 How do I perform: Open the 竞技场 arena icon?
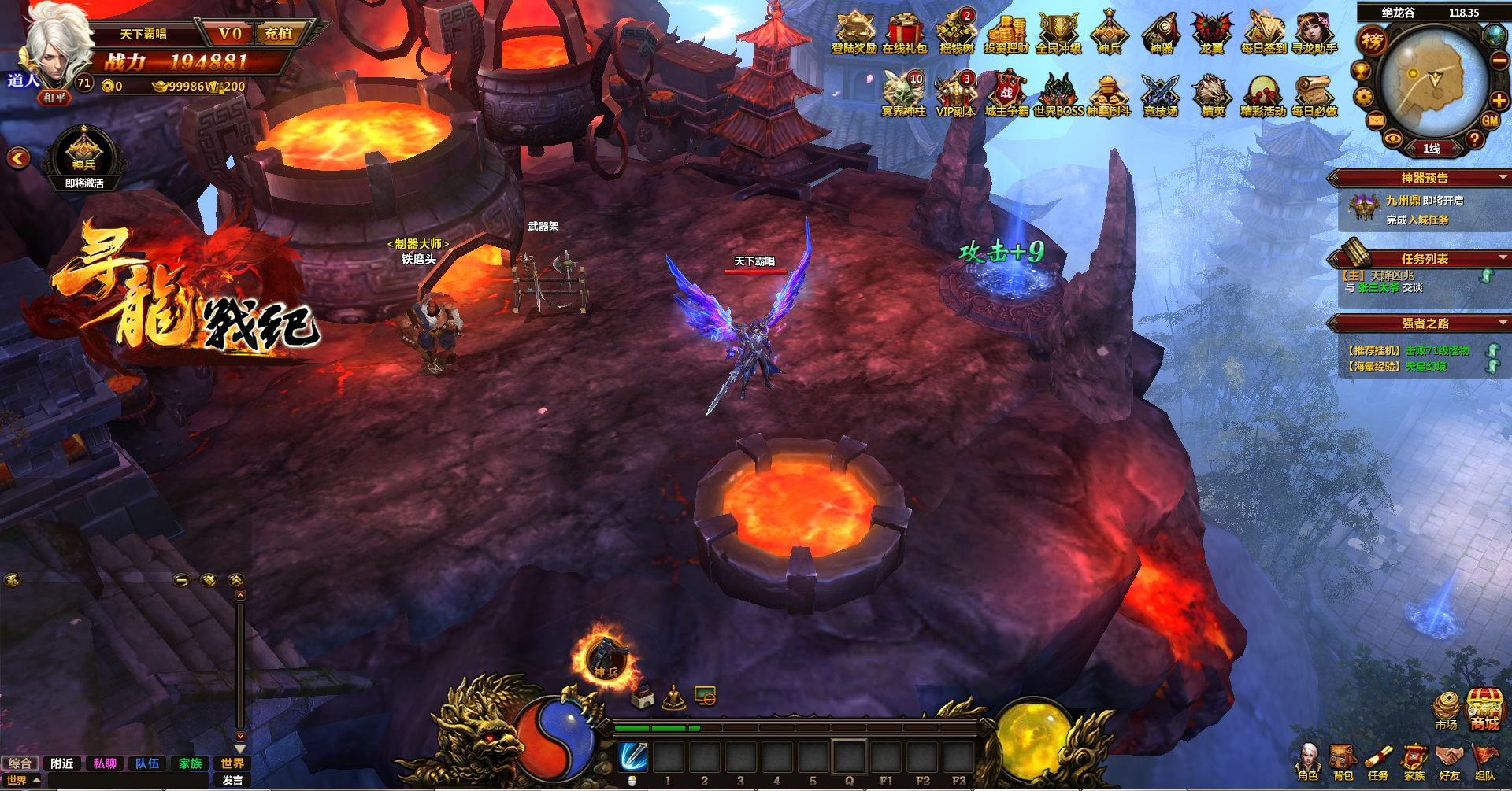(x=1160, y=95)
